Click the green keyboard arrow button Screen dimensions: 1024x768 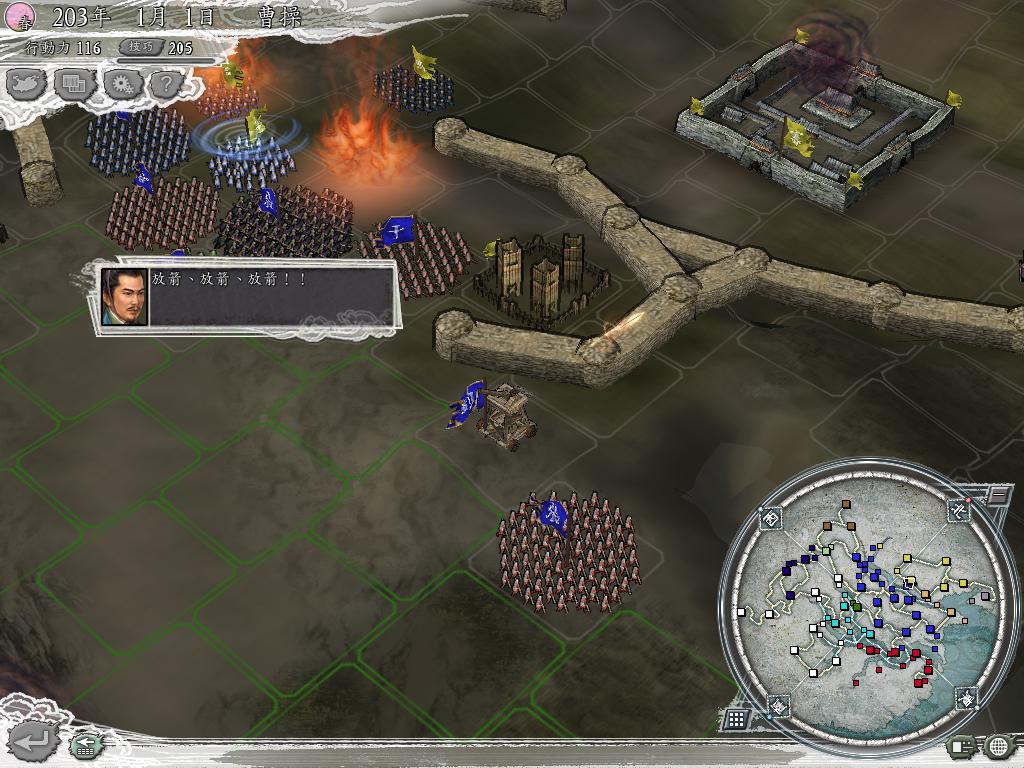coord(84,744)
